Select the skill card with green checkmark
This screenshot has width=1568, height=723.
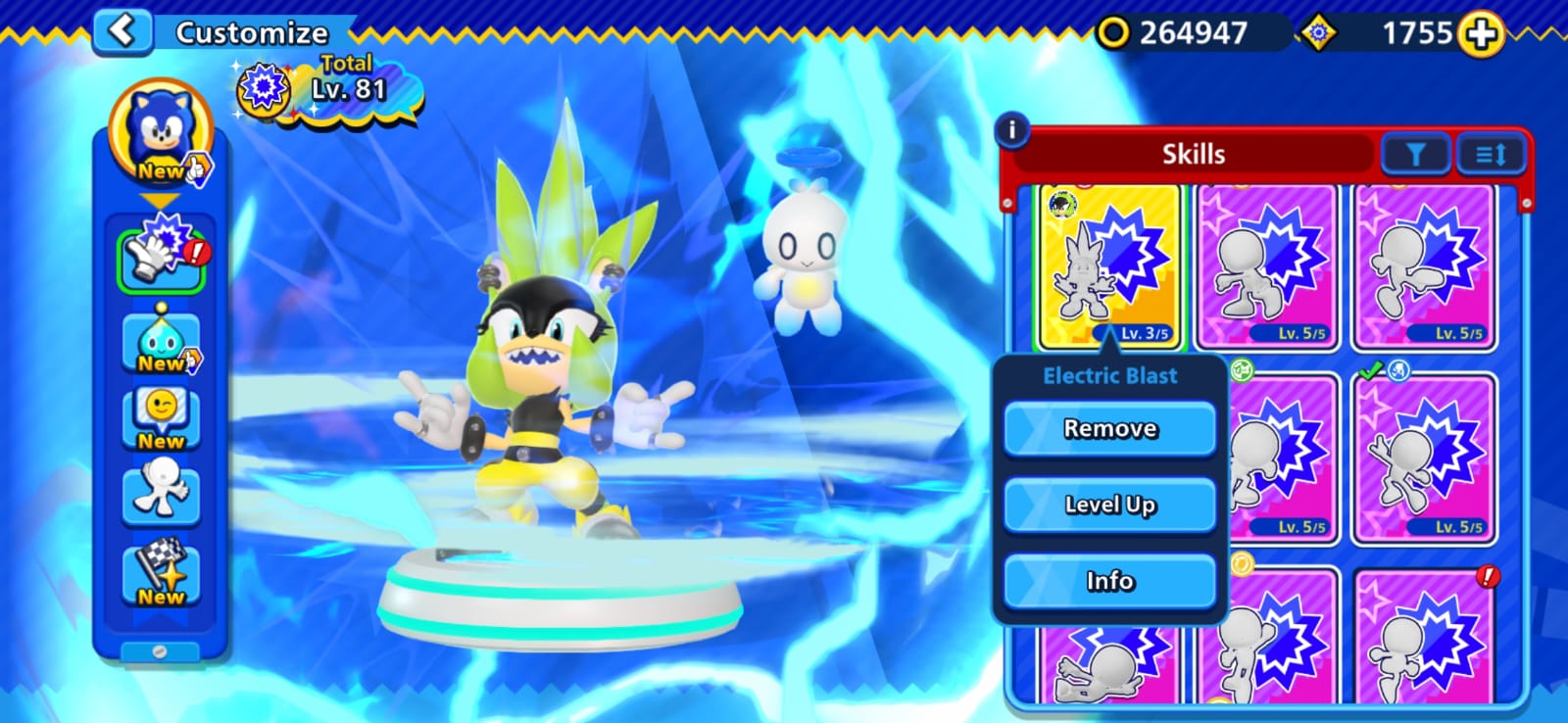(x=1424, y=458)
